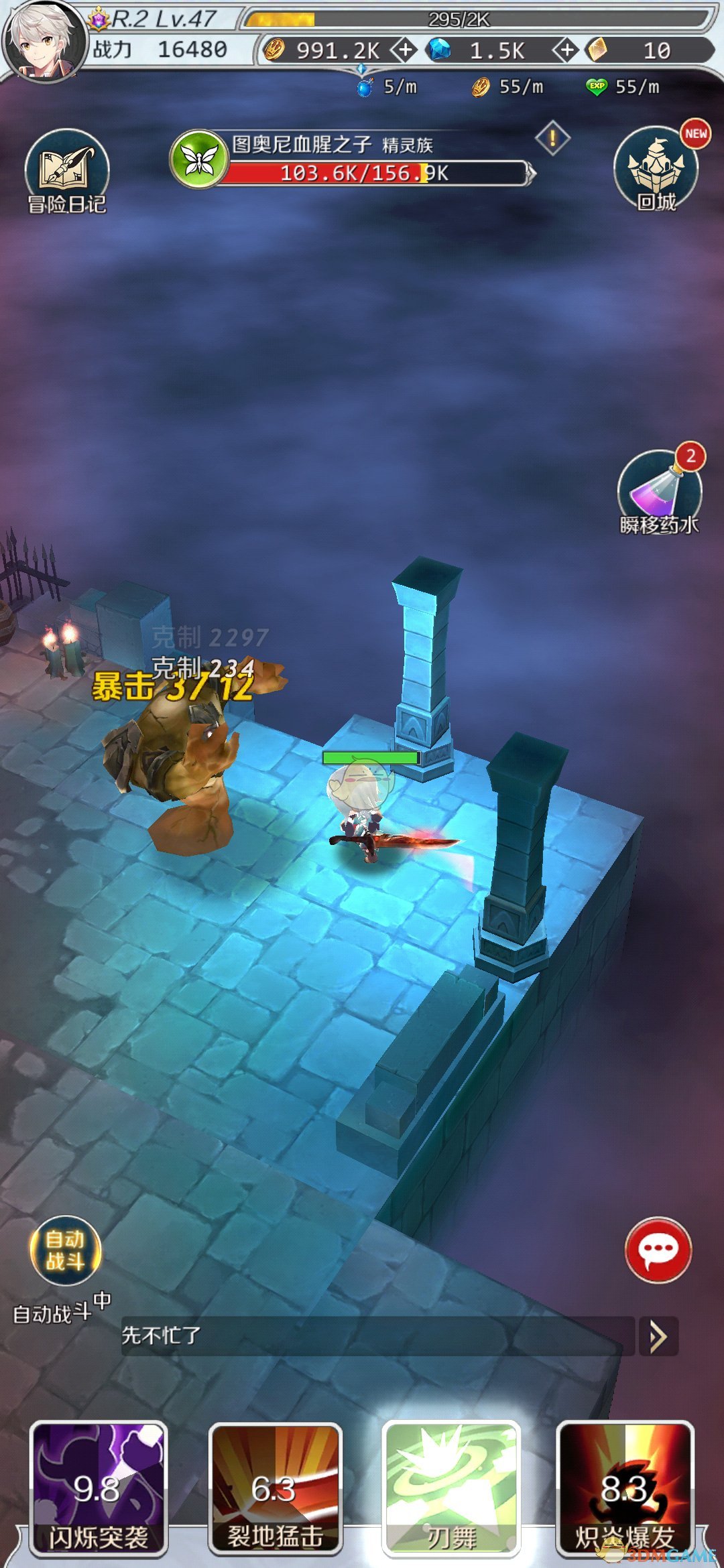Viewport: 724px width, 1568px height.
Task: Click the chat message bar
Action: [377, 1336]
